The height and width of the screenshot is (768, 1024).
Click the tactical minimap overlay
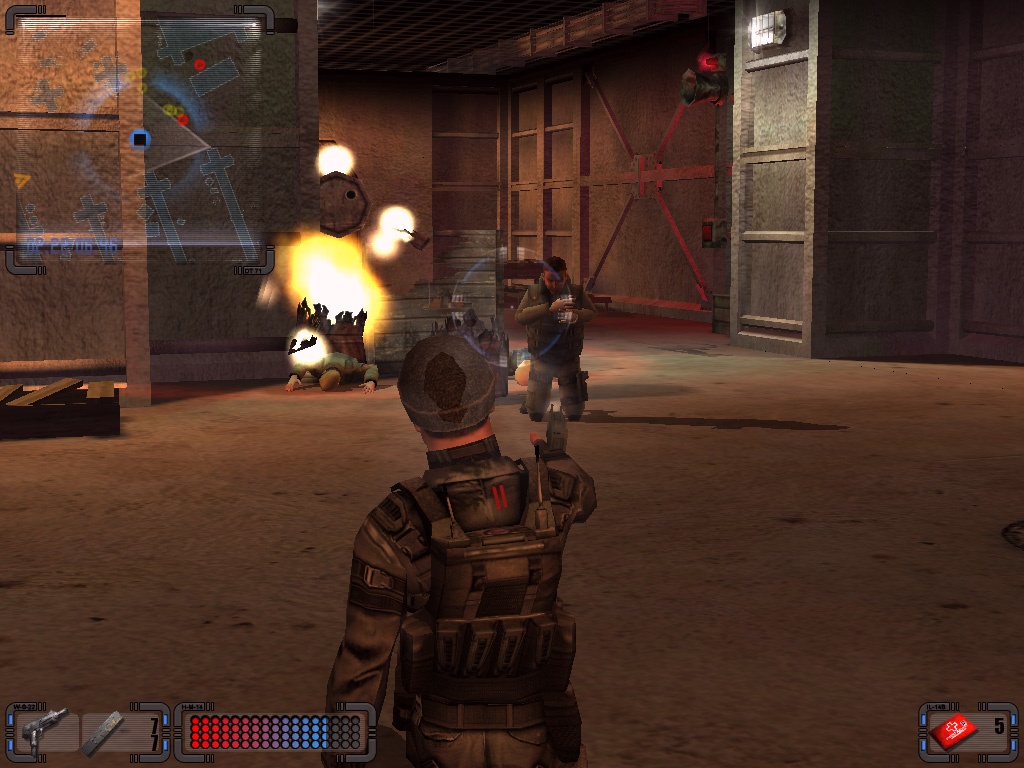(140, 140)
